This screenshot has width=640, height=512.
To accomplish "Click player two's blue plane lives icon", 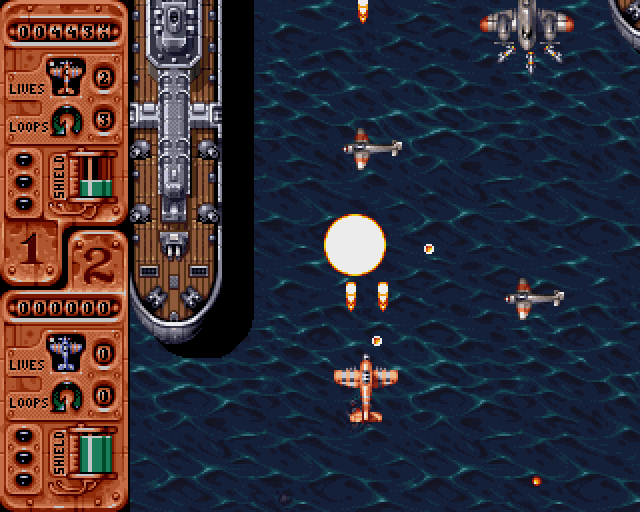I will point(66,351).
